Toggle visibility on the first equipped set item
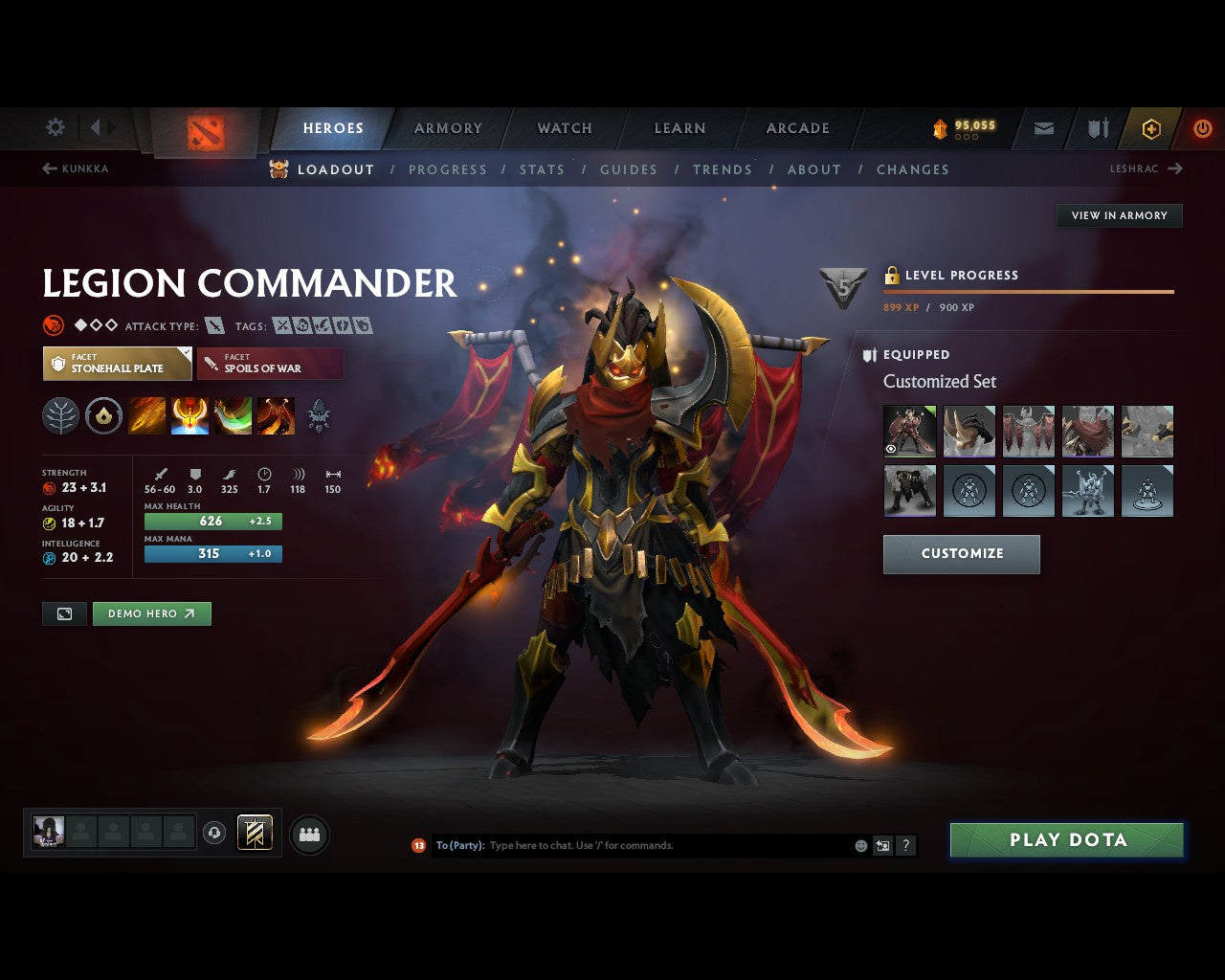 click(x=890, y=448)
